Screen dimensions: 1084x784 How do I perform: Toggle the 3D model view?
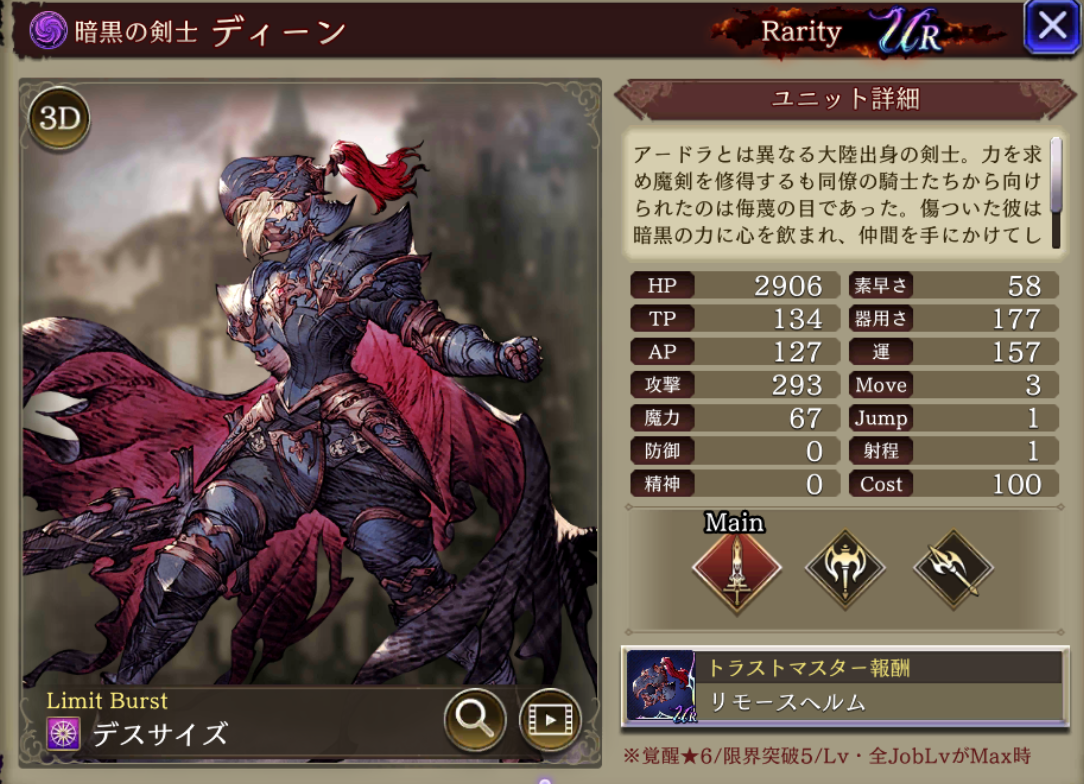pyautogui.click(x=59, y=119)
